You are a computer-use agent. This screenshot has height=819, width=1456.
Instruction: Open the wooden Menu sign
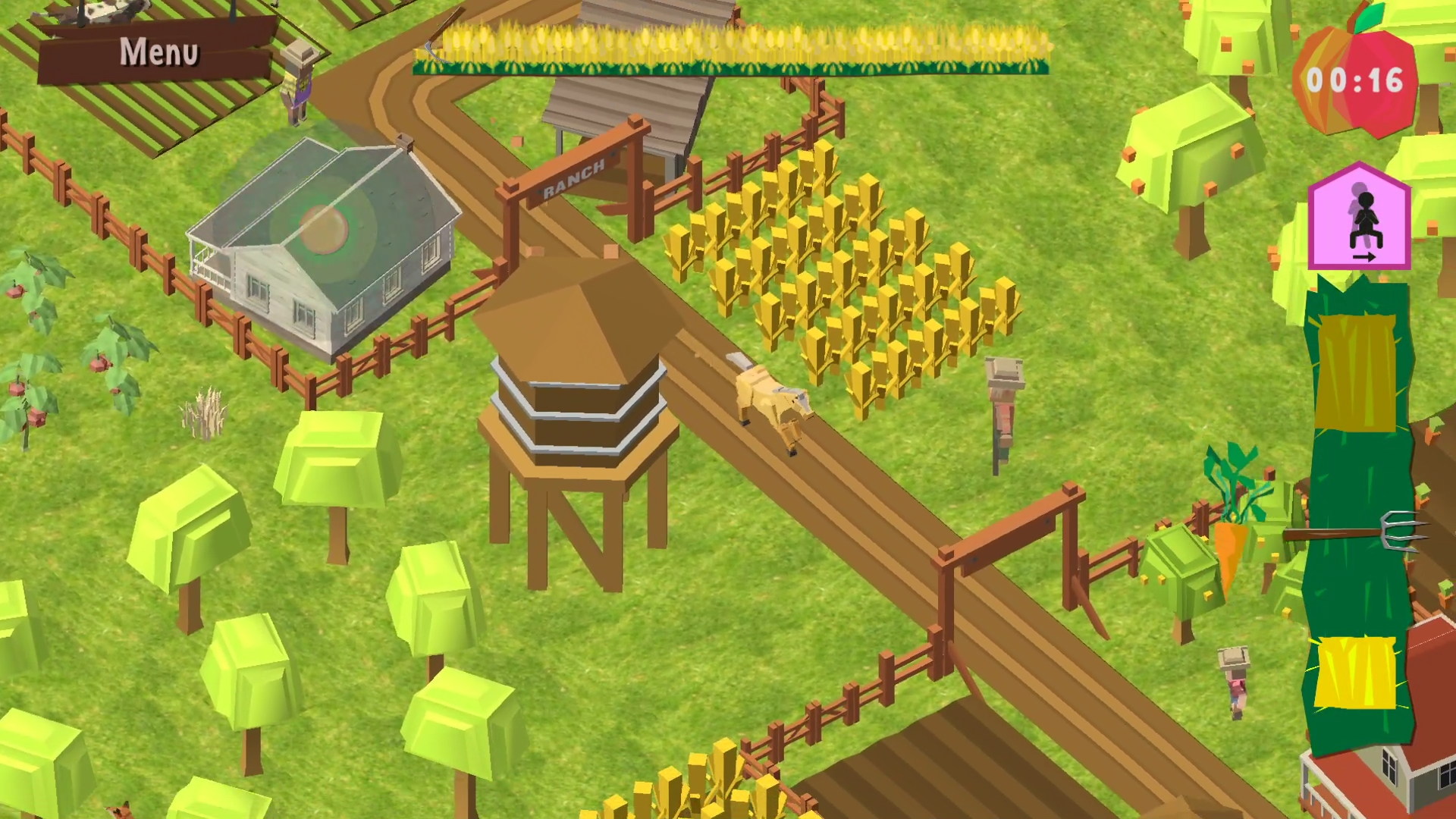point(158,52)
